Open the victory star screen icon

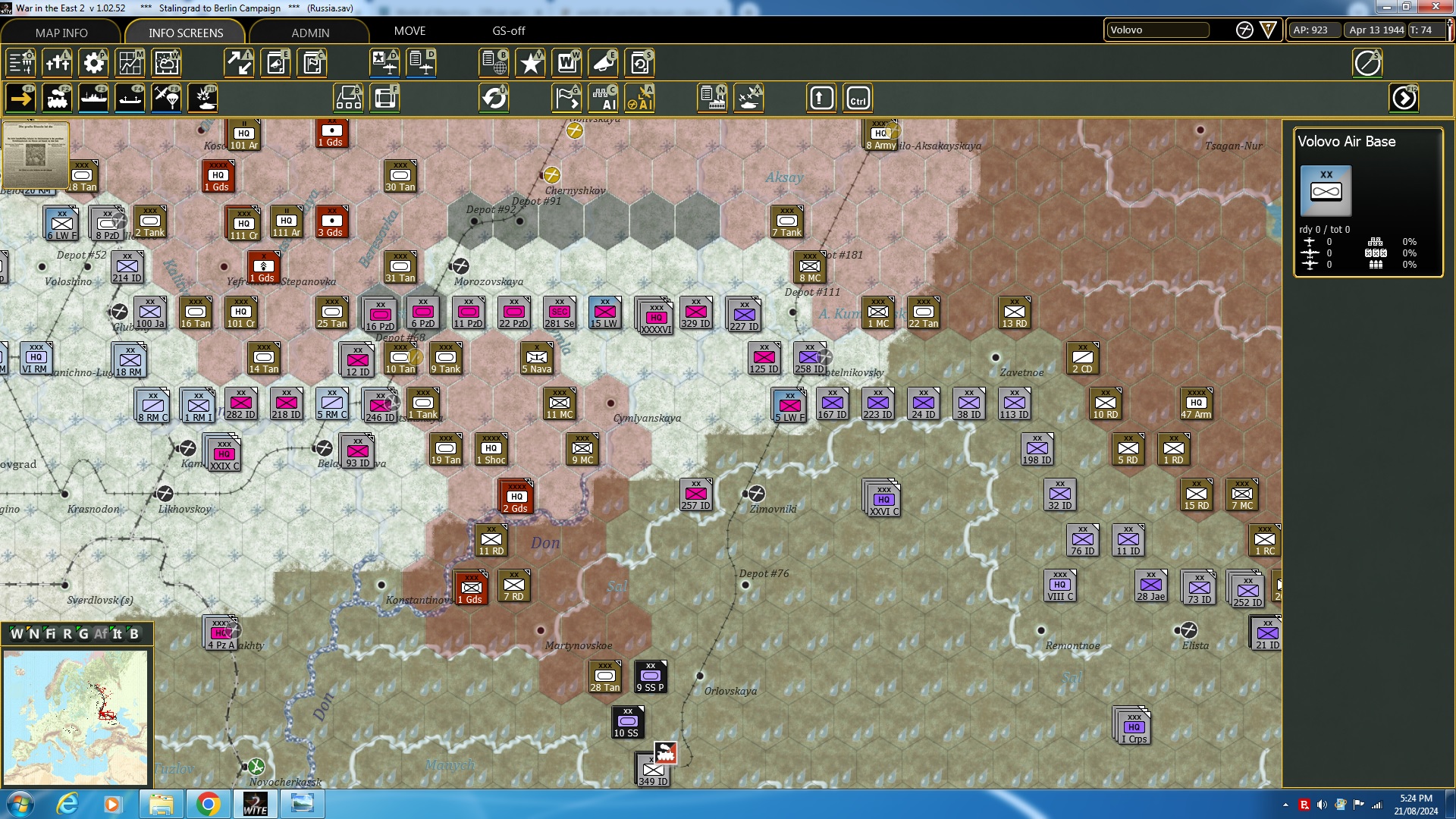coord(530,63)
